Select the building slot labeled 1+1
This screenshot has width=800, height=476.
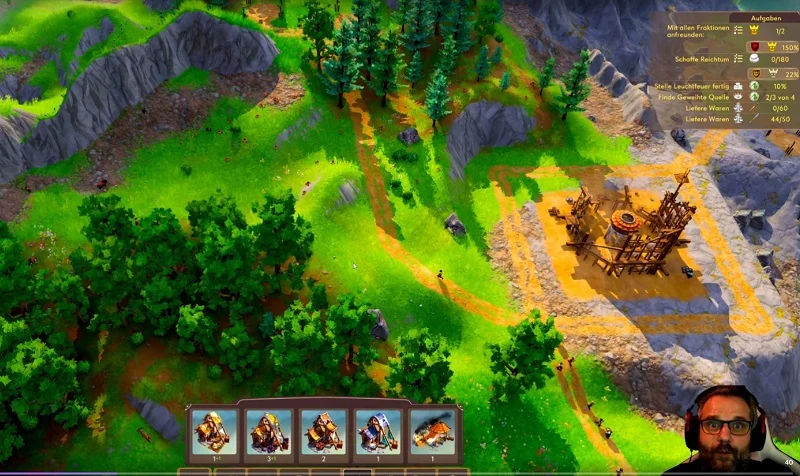pyautogui.click(x=214, y=433)
